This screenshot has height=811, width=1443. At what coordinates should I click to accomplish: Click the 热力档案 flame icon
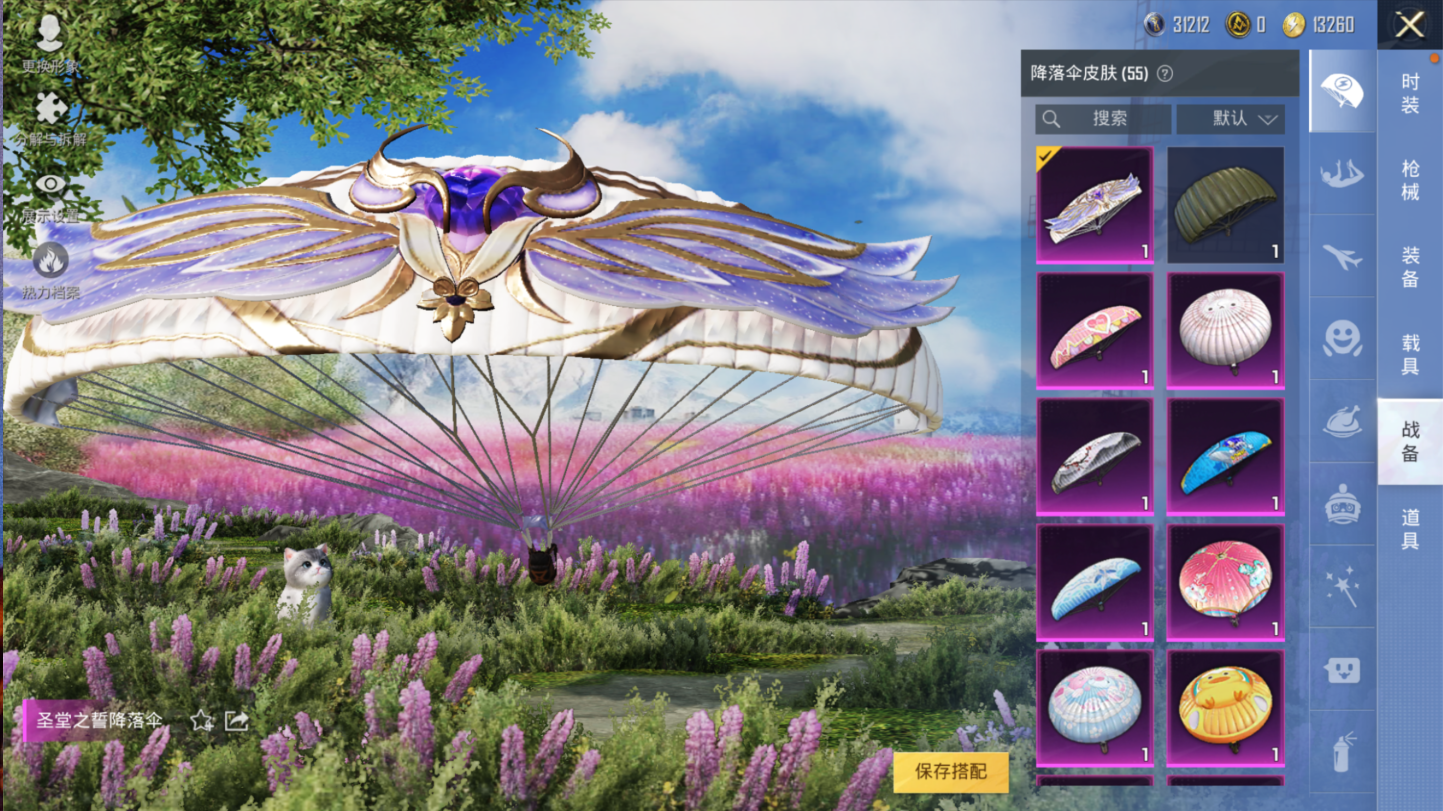pyautogui.click(x=50, y=270)
